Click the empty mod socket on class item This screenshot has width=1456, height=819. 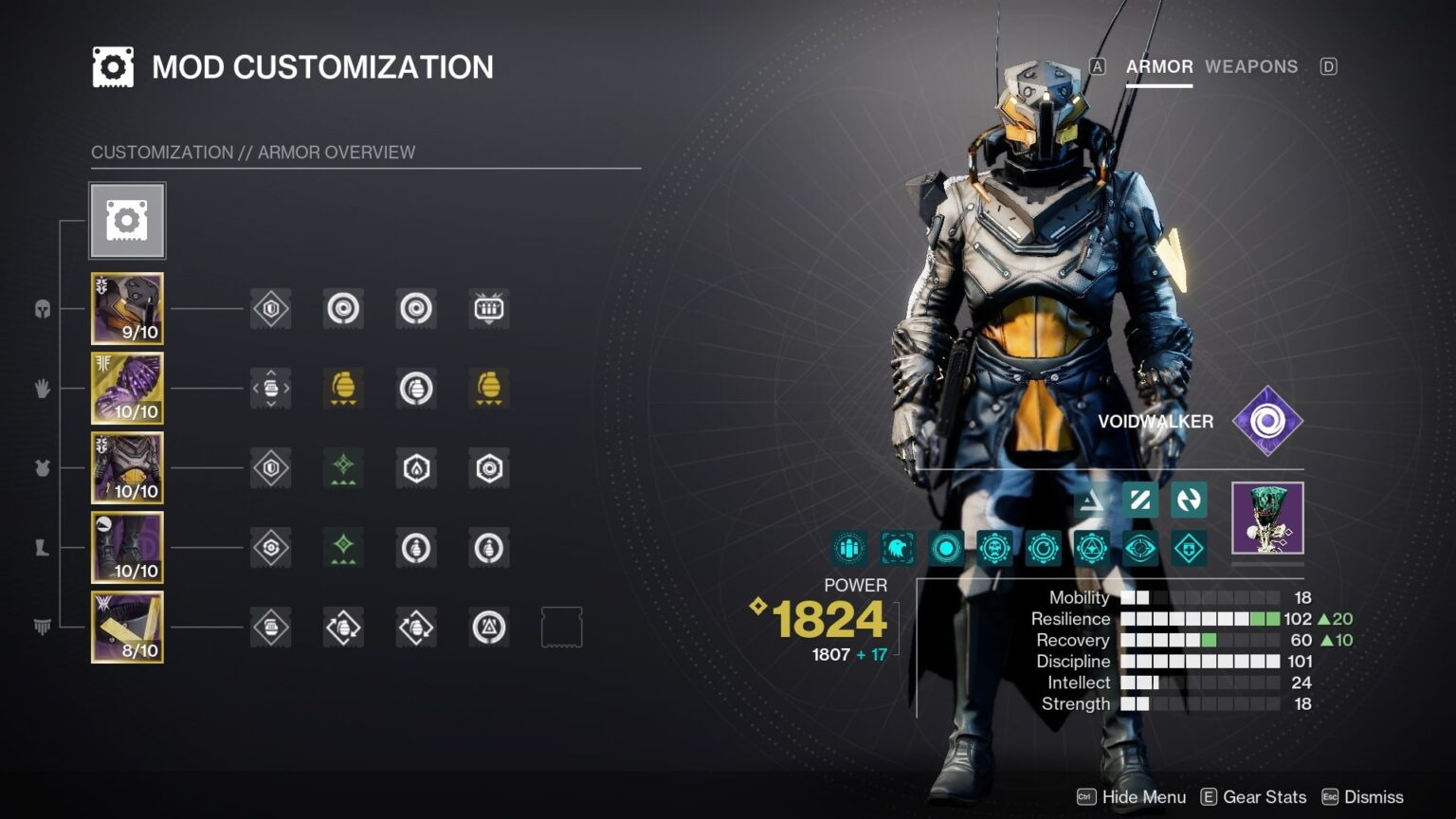[561, 627]
